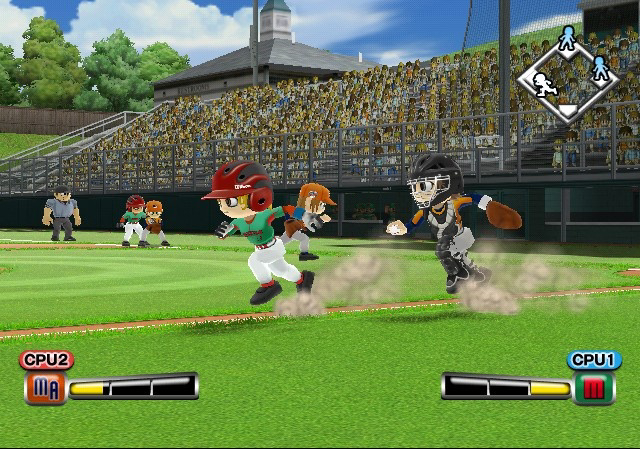Select the CPU2 orange team logo icon

pos(45,387)
